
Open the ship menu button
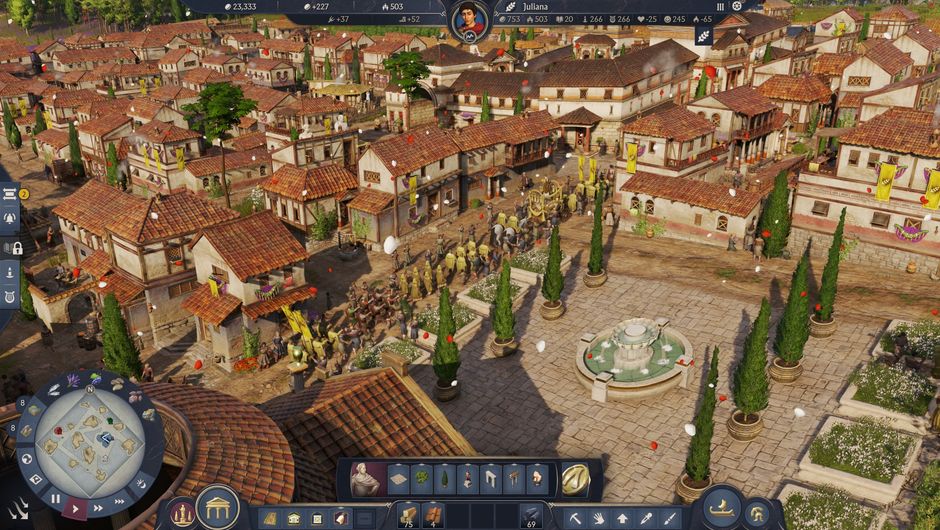tap(722, 508)
